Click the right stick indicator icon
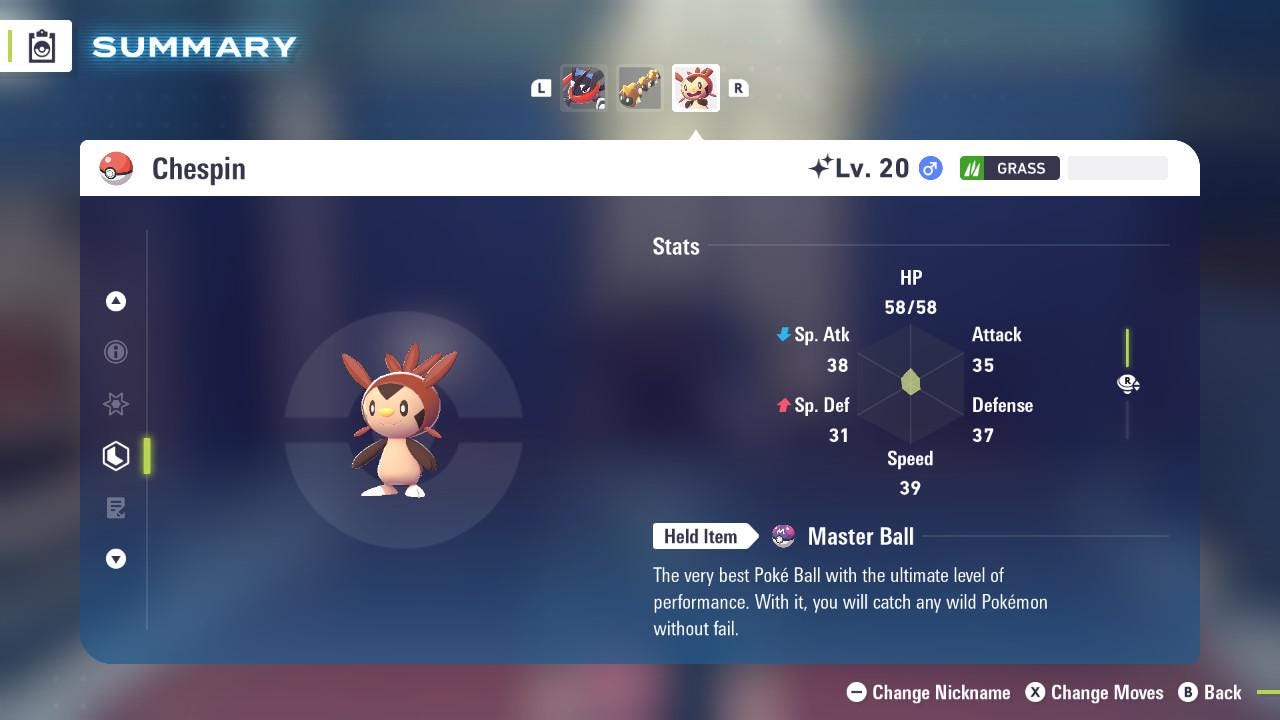The image size is (1280, 720). pos(1128,383)
